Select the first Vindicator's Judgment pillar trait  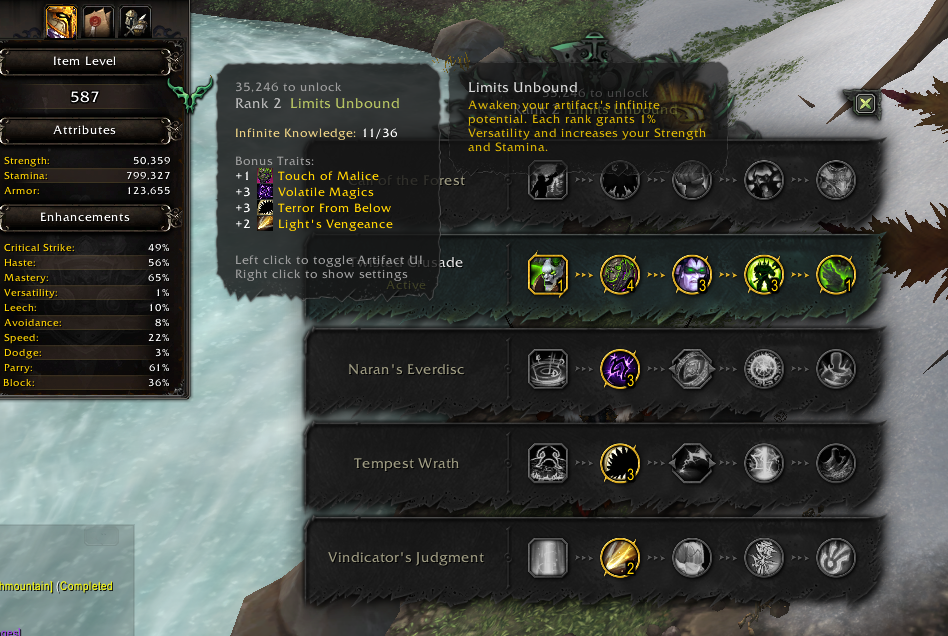pyautogui.click(x=547, y=557)
